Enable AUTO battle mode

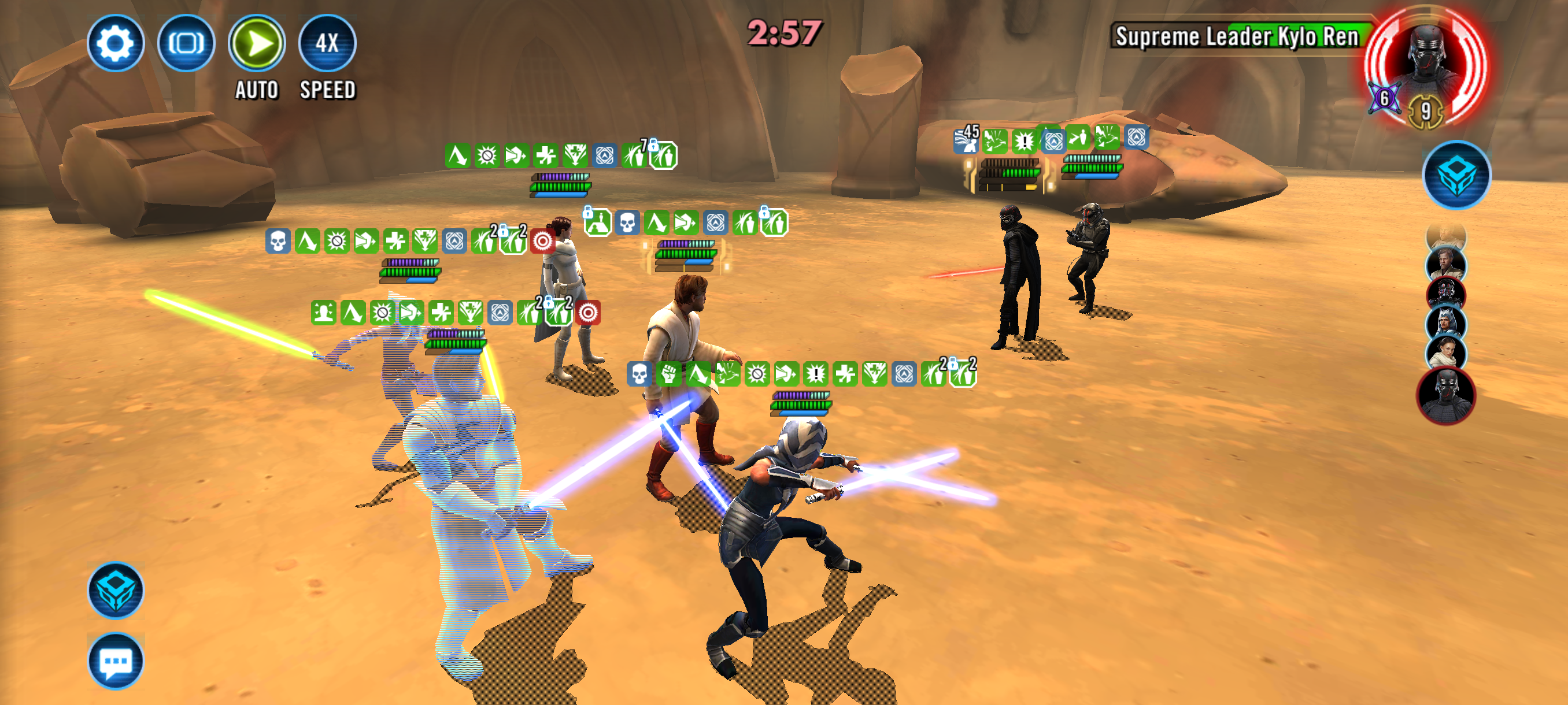point(256,43)
